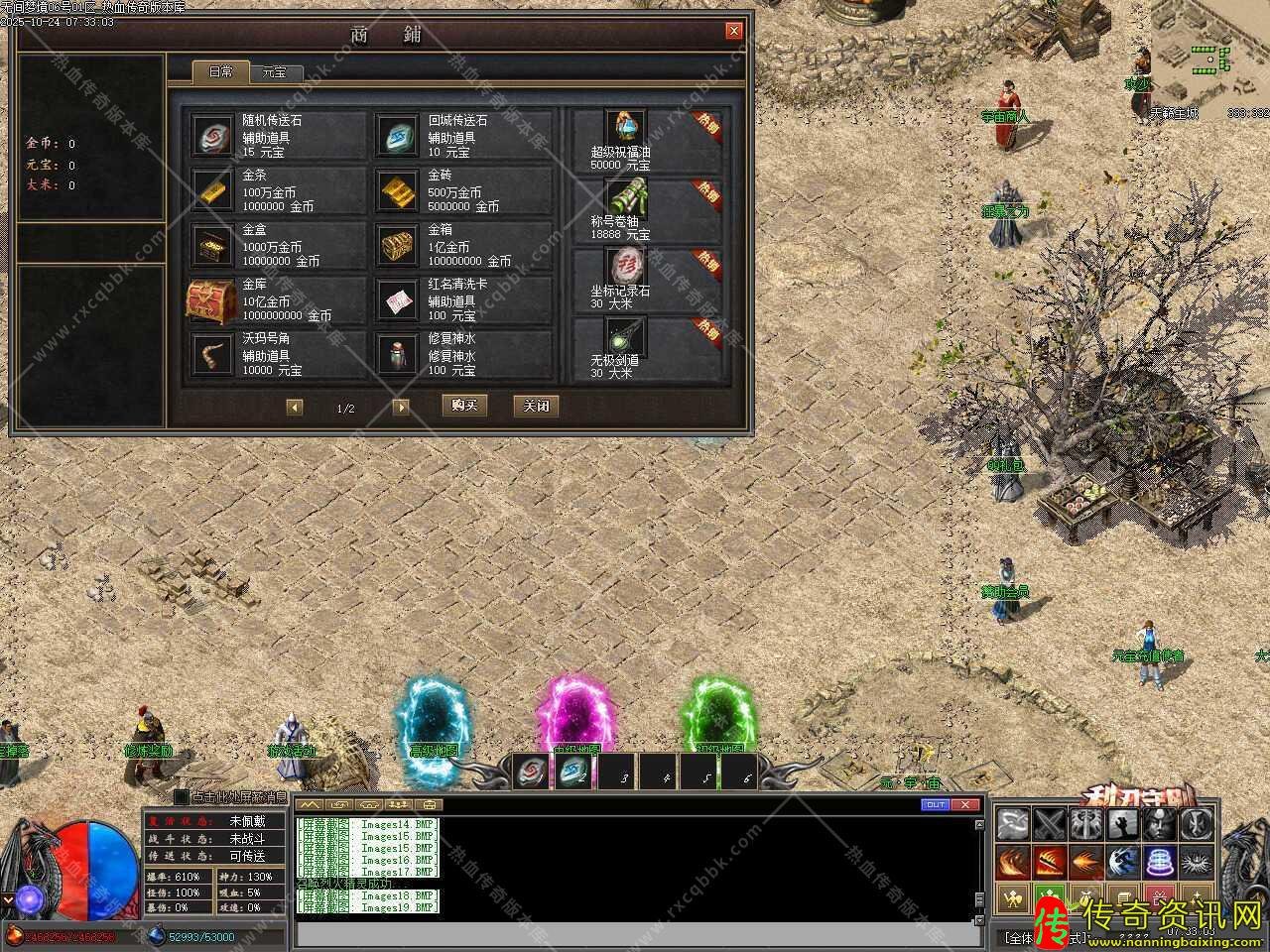Image resolution: width=1270 pixels, height=952 pixels.
Task: Use the random teleport stone in hotbar
Action: click(533, 772)
